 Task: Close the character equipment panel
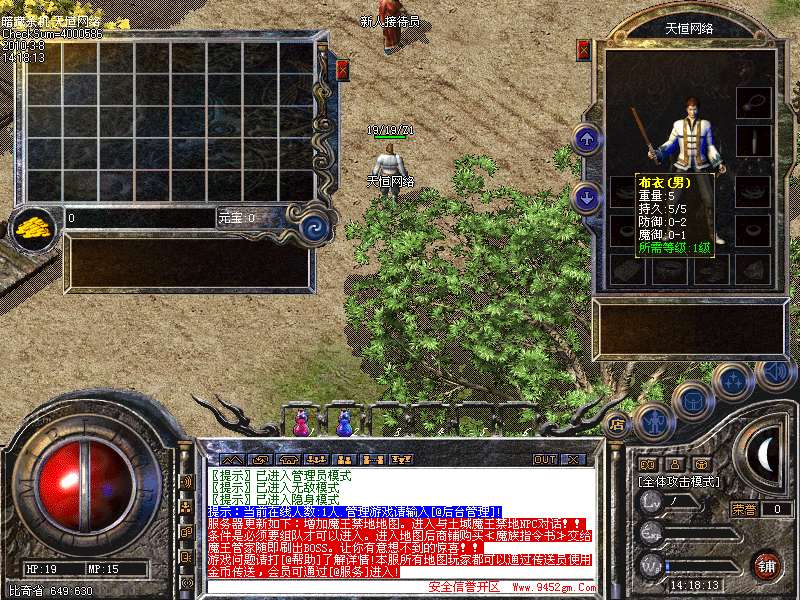584,50
